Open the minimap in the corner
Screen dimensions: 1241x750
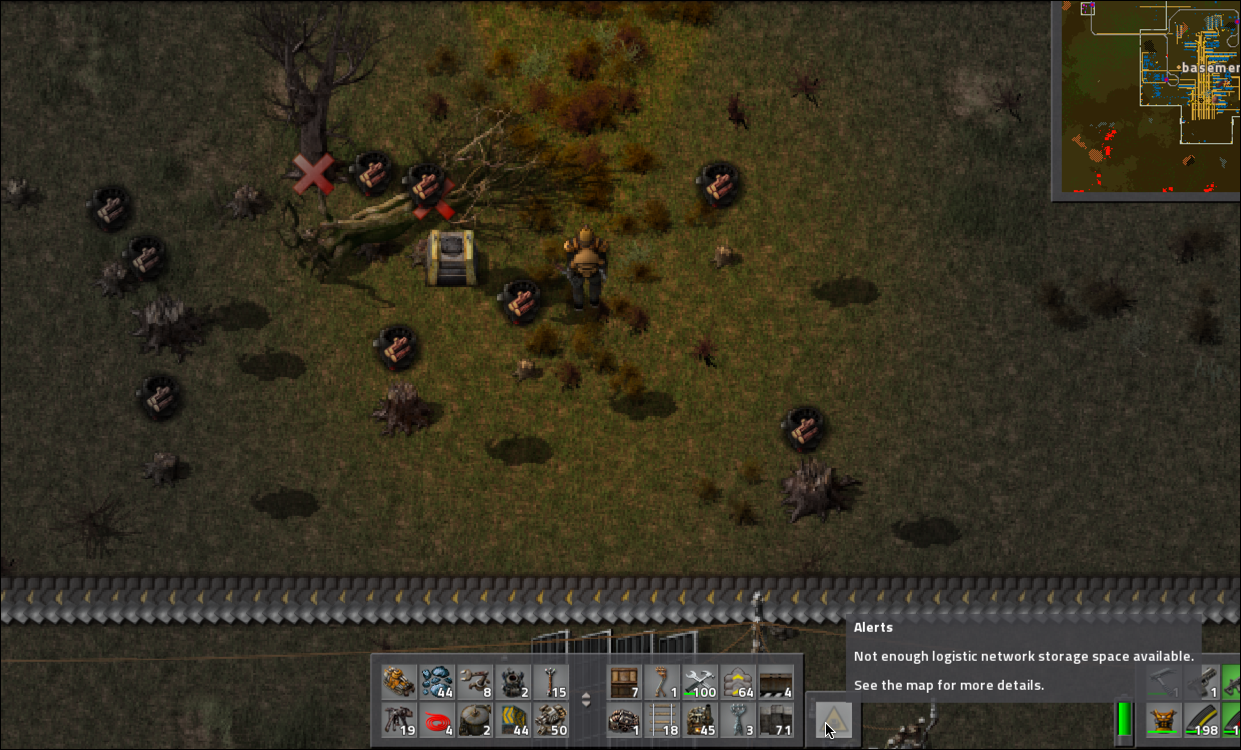coord(1148,98)
